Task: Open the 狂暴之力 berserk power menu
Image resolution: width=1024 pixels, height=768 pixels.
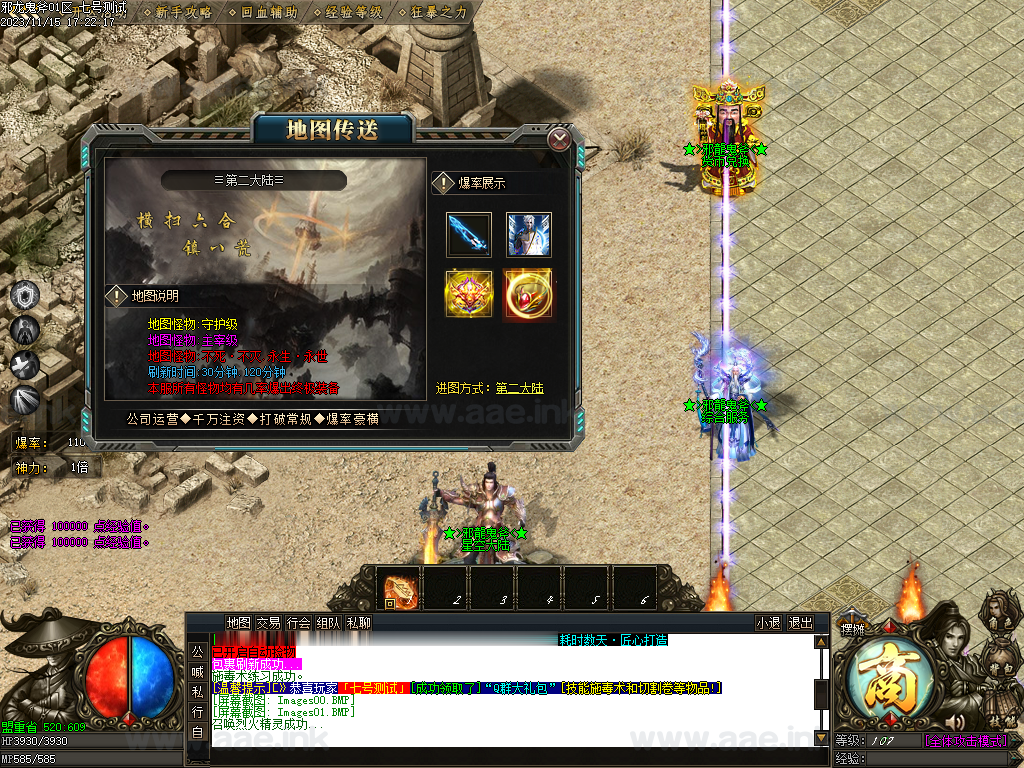Action: pos(439,12)
